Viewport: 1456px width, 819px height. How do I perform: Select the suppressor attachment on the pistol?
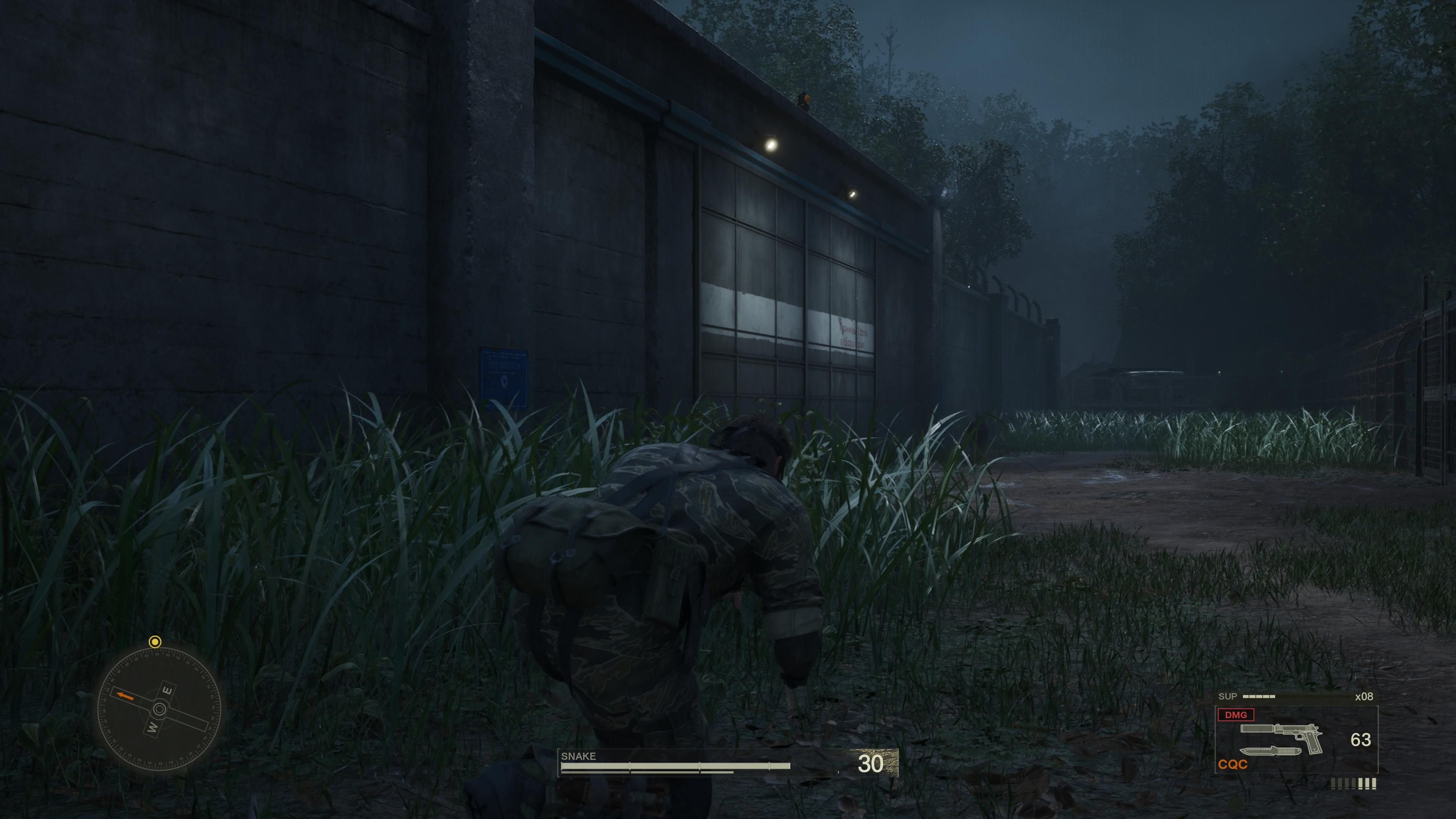tap(1257, 728)
